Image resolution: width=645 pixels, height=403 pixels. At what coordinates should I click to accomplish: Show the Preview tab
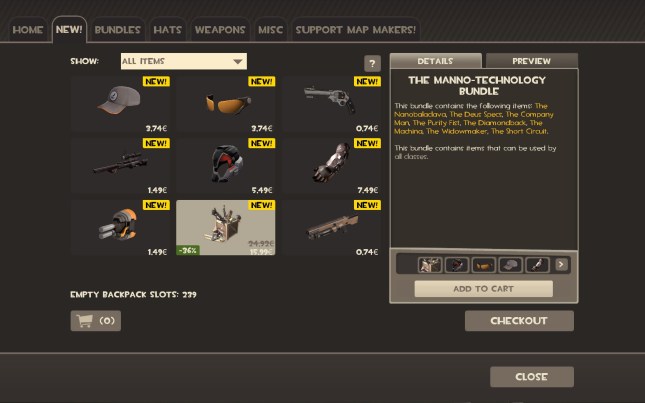point(531,62)
